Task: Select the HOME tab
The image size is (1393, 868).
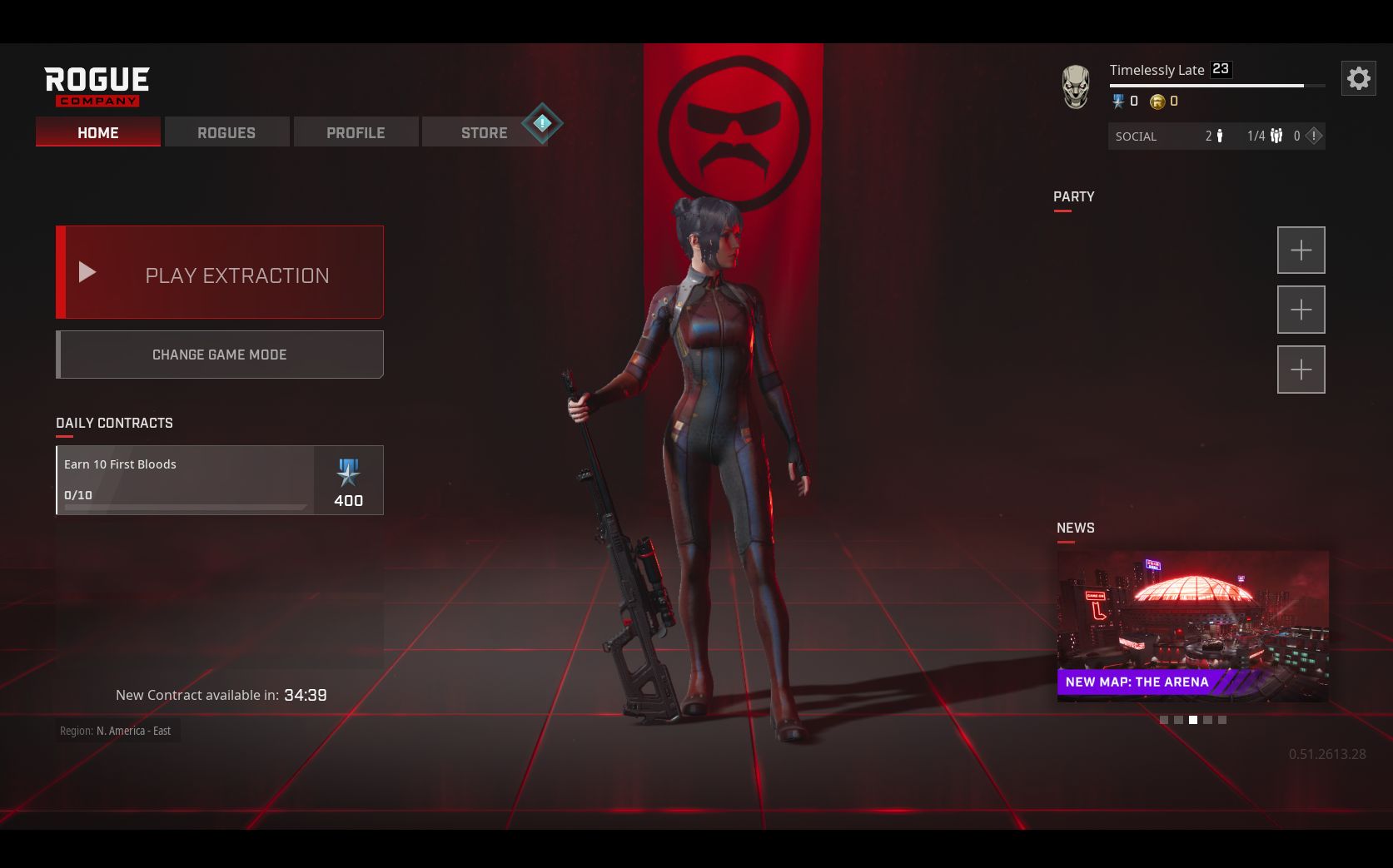Action: (x=97, y=131)
